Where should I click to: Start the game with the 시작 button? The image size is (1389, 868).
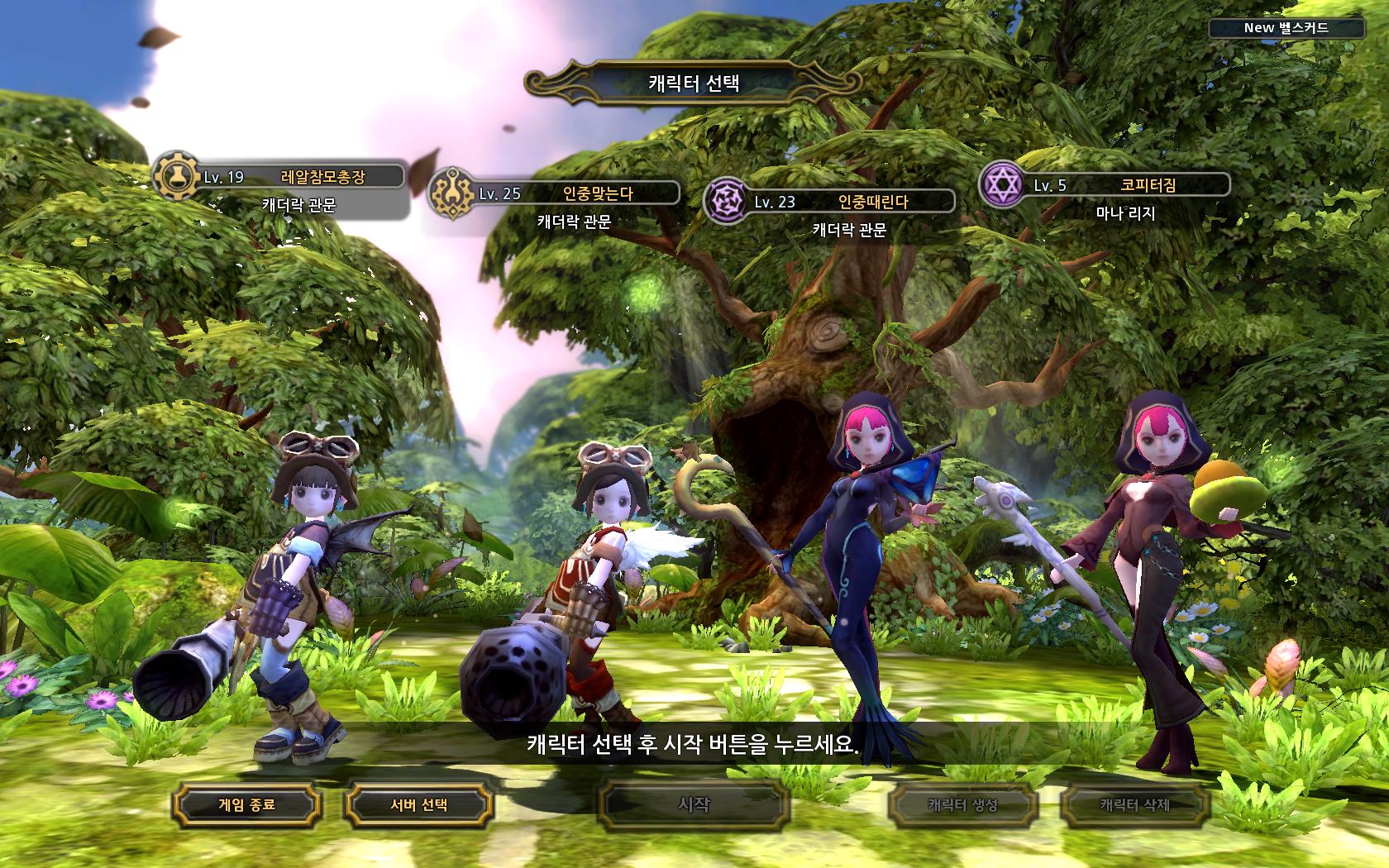(693, 804)
